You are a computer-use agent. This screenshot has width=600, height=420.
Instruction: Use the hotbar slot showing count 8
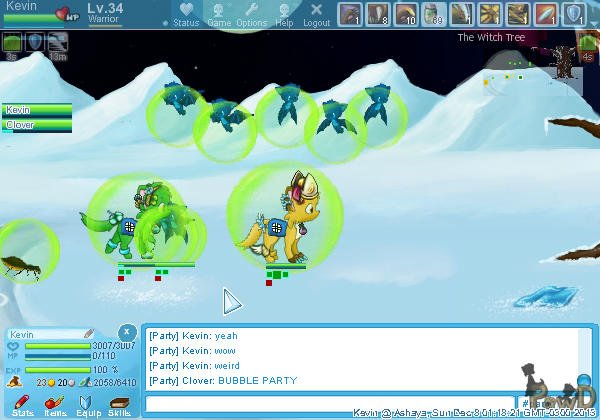click(377, 14)
